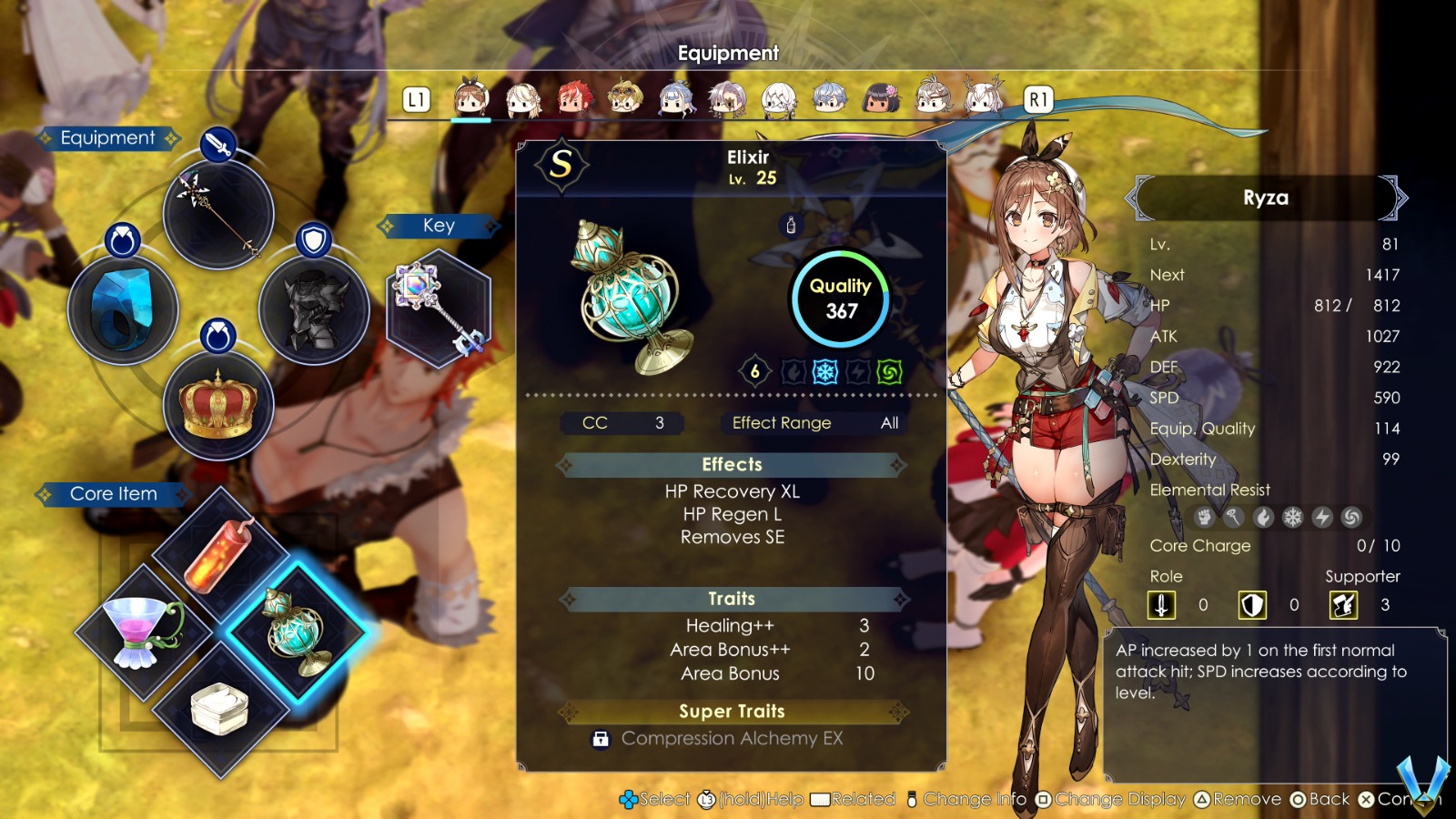1456x819 pixels.
Task: Click the Quality 367 circular gauge
Action: [x=838, y=298]
